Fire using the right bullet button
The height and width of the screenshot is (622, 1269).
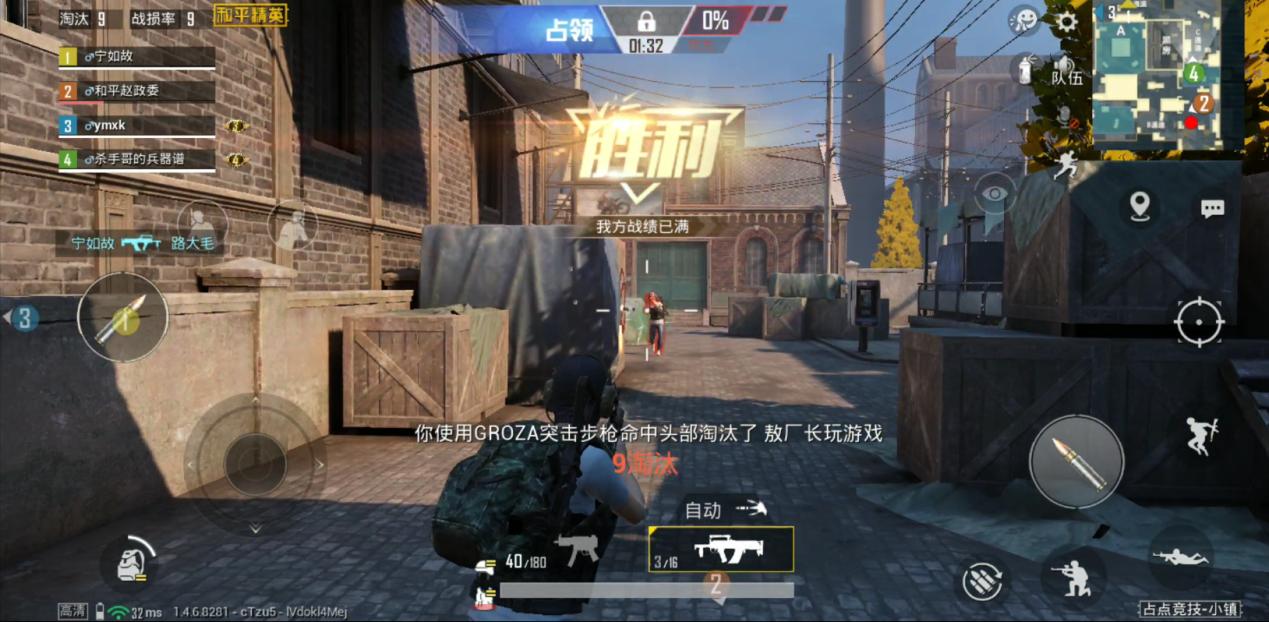coord(1076,462)
